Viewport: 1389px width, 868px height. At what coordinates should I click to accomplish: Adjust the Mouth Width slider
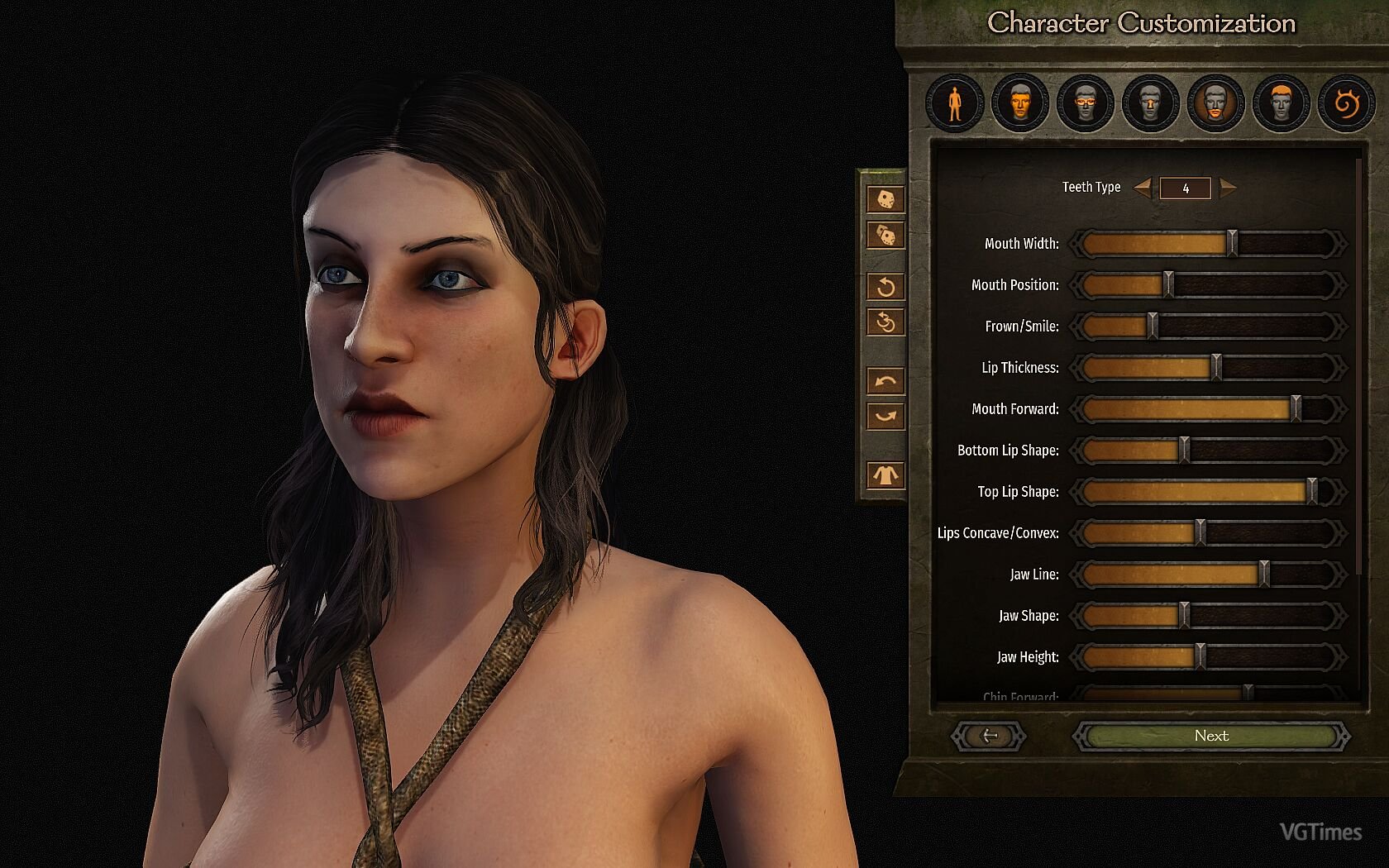point(1232,244)
